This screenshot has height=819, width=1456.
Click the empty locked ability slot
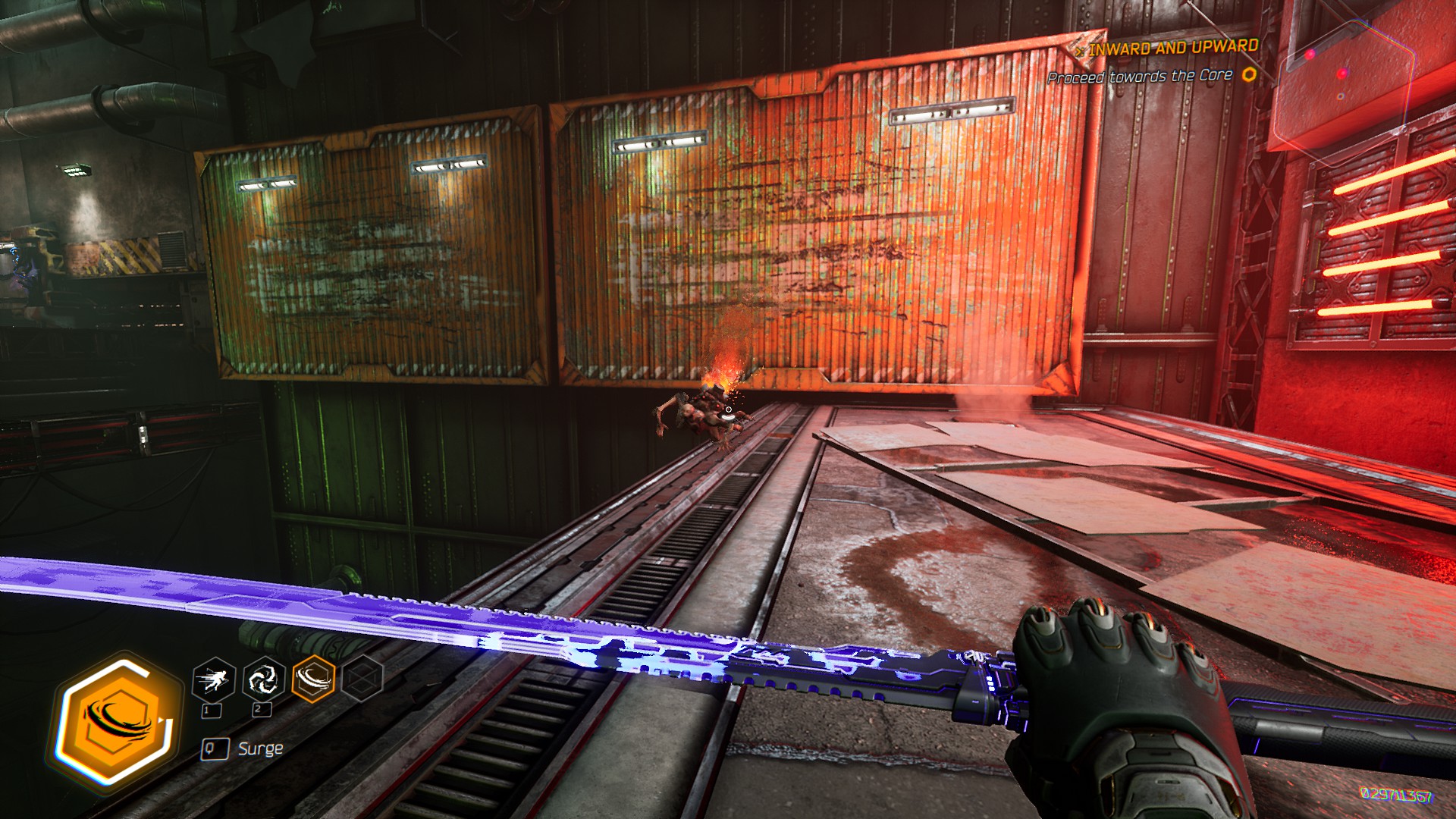(x=362, y=677)
